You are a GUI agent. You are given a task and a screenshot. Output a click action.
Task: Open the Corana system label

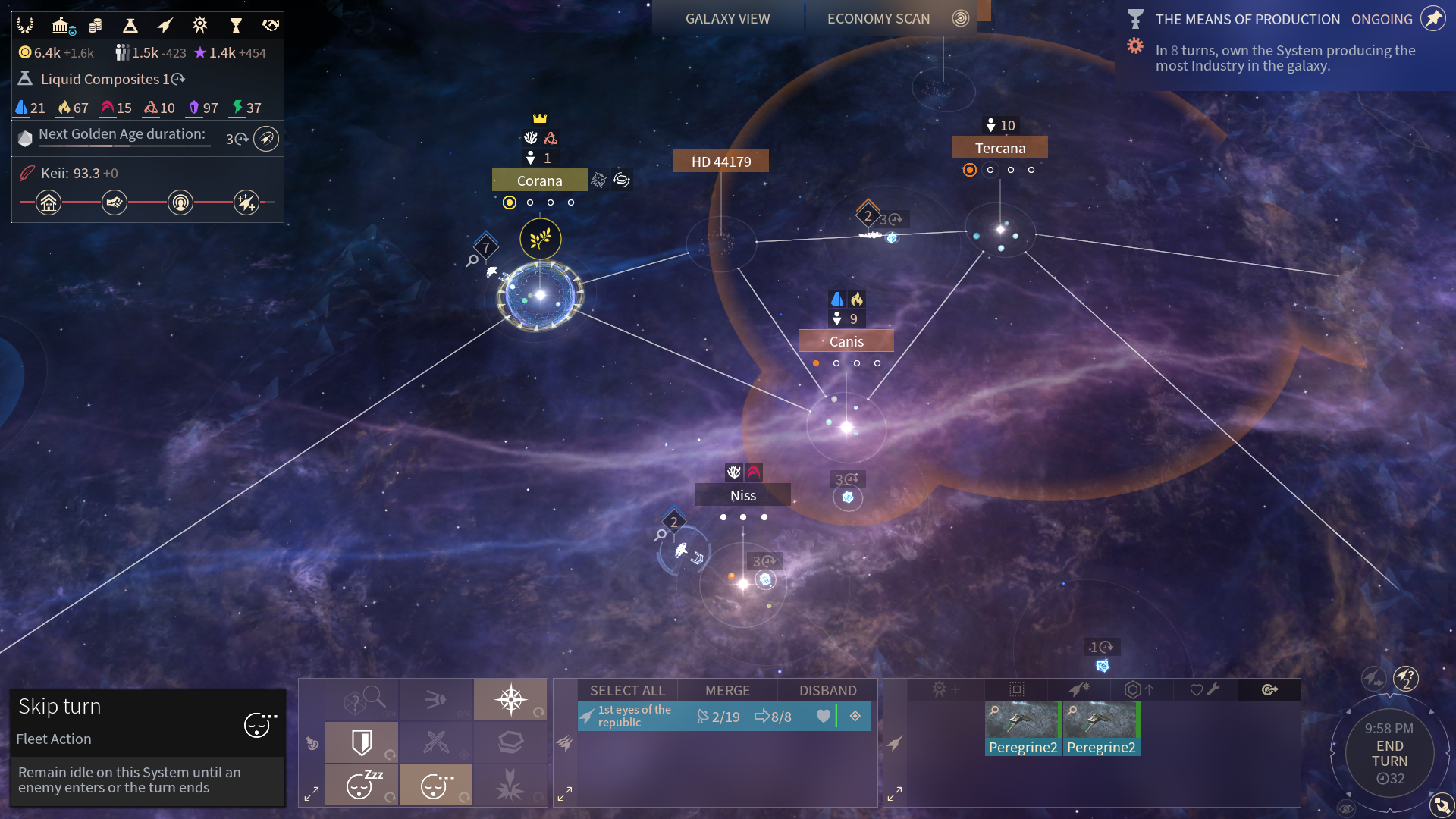(539, 180)
